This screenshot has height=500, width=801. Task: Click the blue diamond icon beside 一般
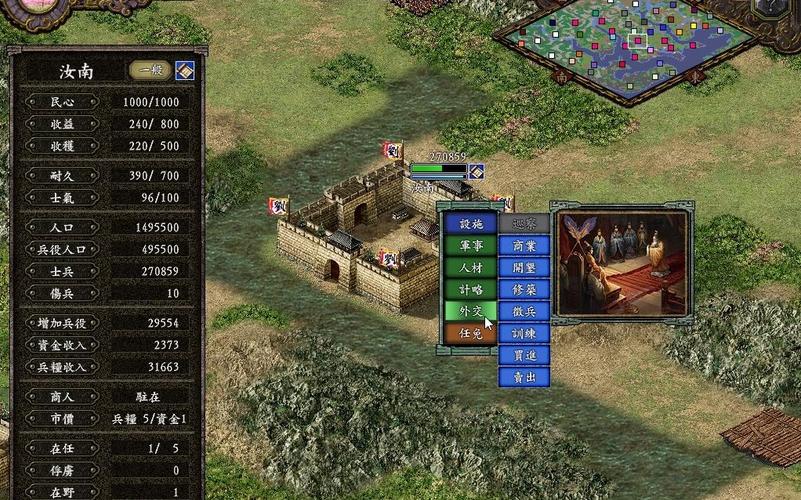185,70
